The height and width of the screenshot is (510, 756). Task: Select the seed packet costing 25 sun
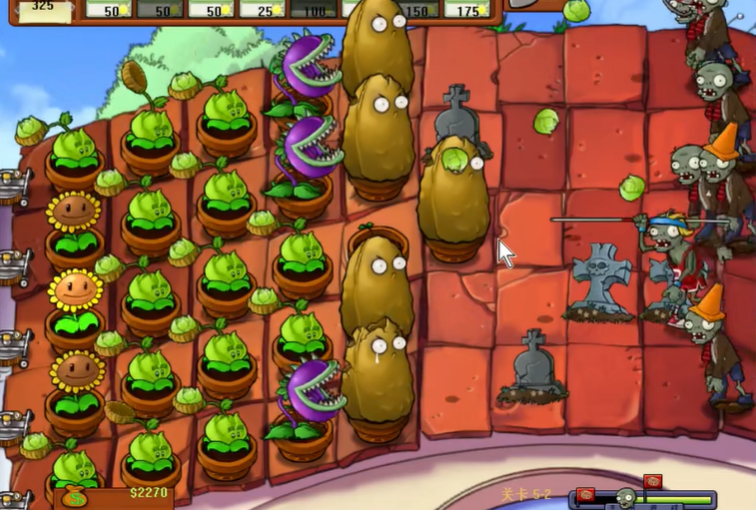[263, 9]
